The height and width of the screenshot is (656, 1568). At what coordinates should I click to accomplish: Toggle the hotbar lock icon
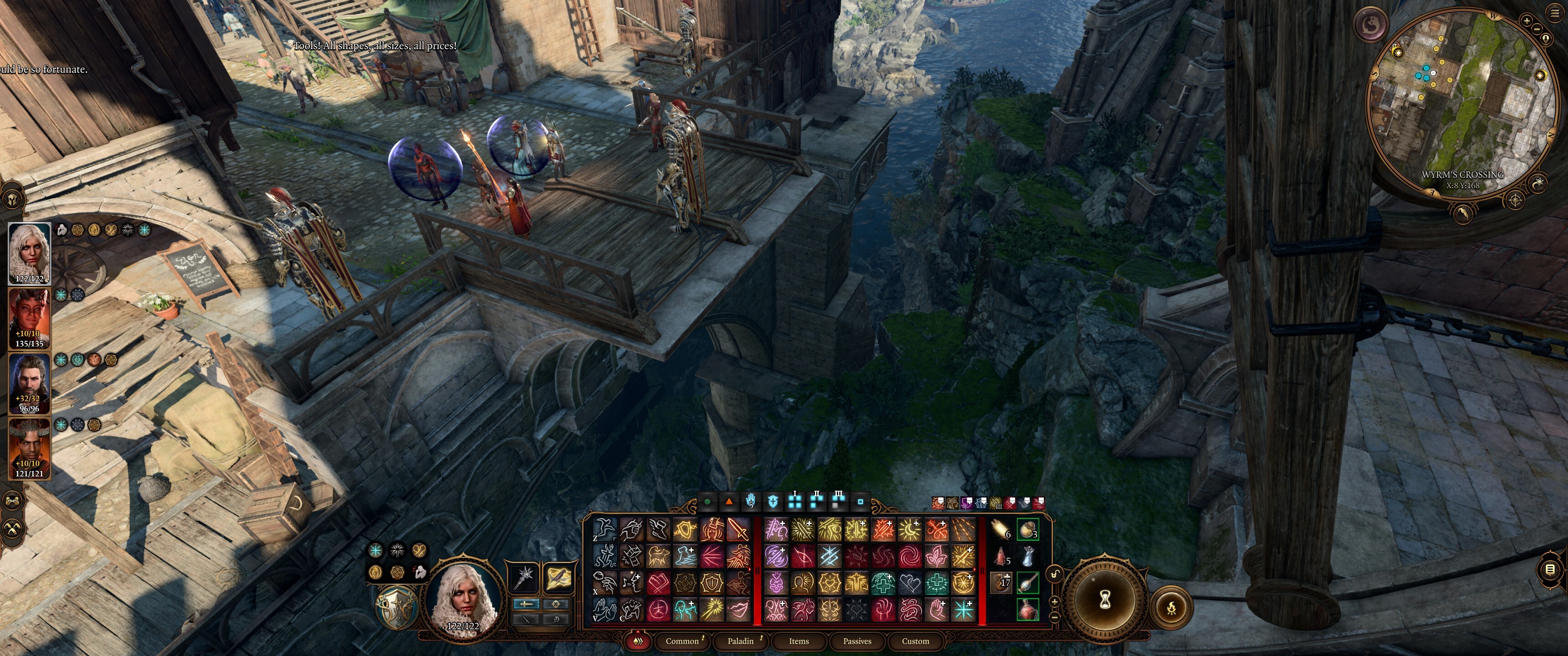tap(1055, 574)
